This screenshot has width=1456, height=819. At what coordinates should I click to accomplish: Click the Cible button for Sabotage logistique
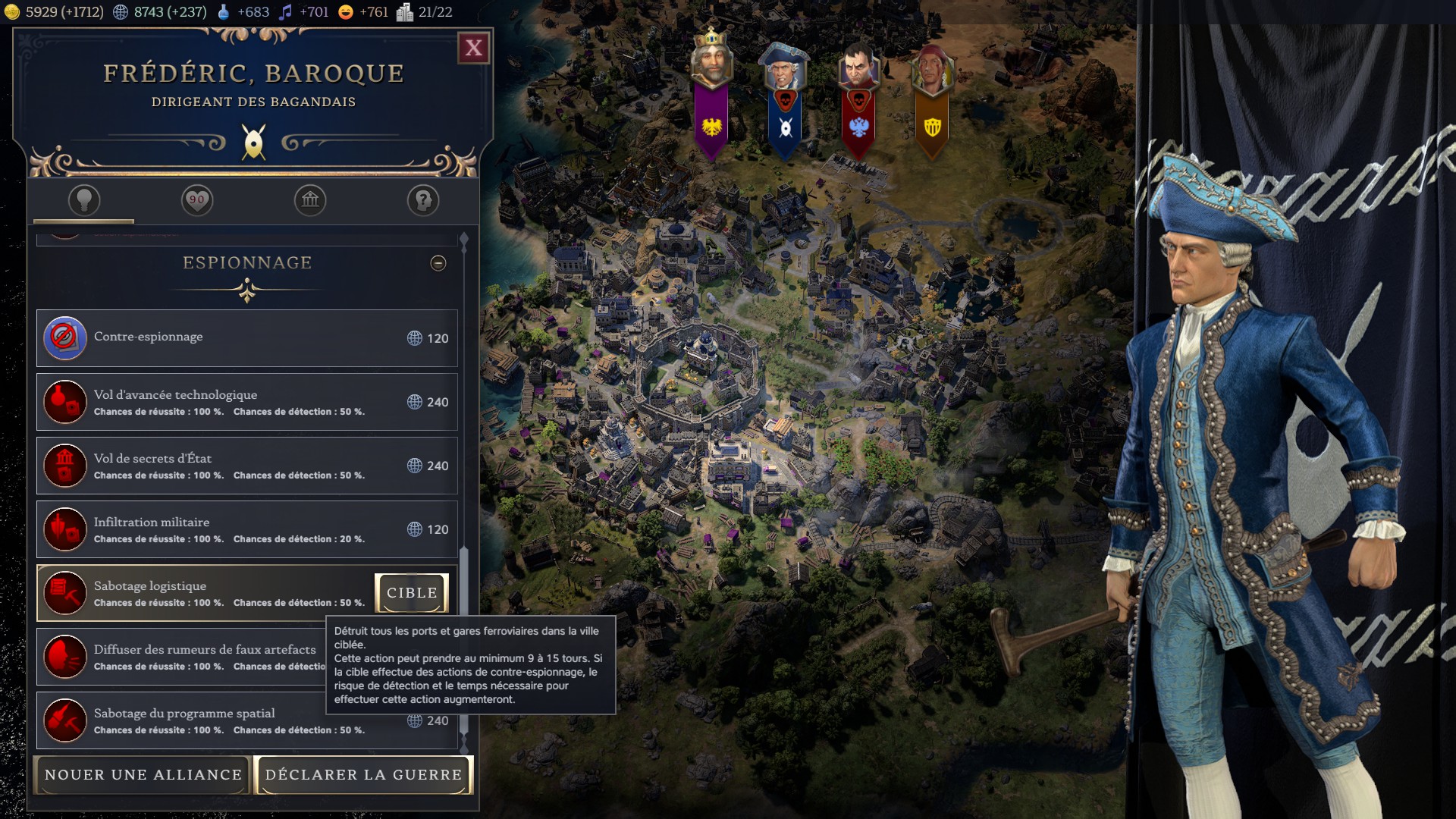[x=412, y=593]
